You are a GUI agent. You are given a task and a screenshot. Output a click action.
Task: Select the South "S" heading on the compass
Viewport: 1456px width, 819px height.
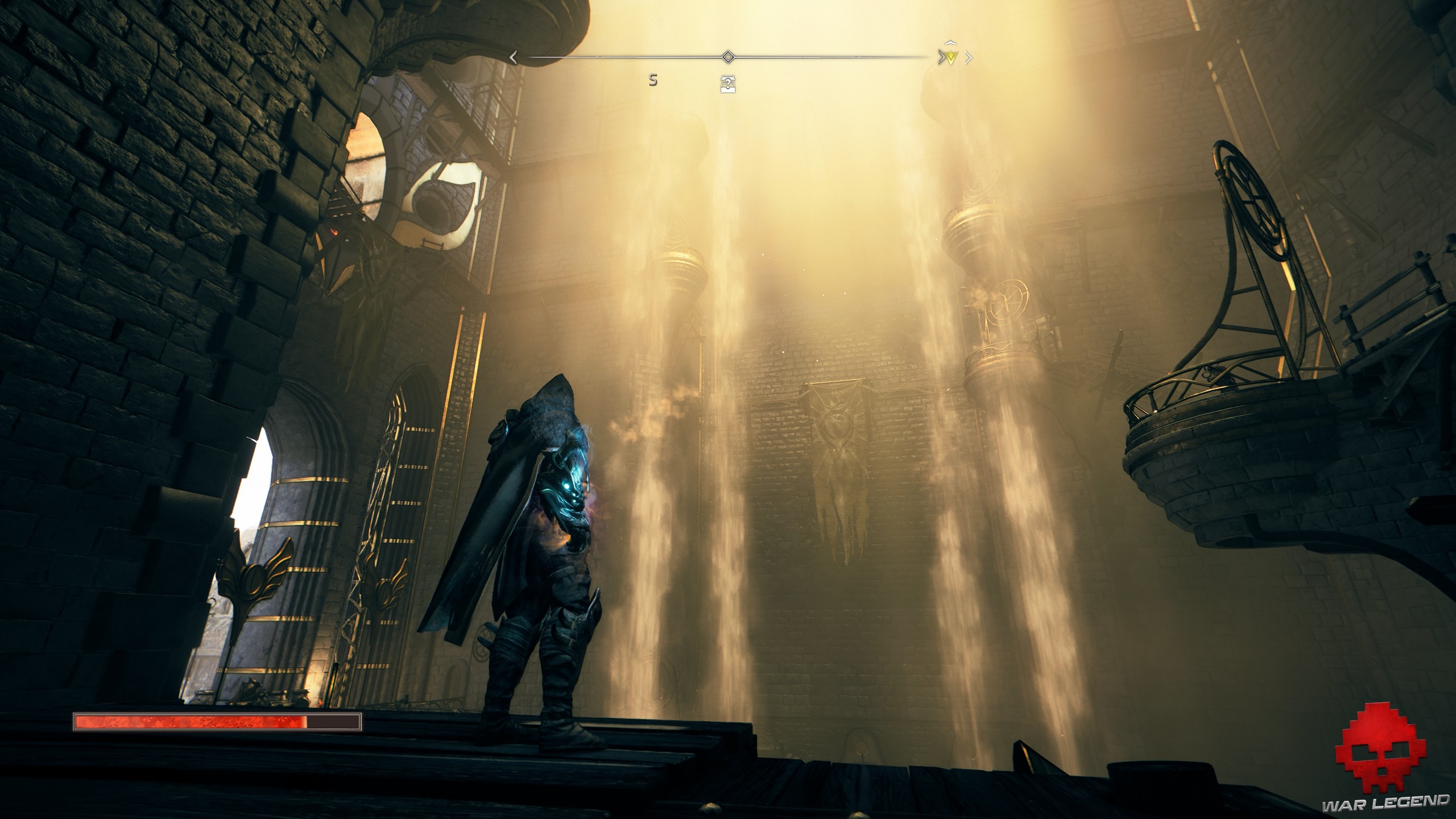[x=653, y=81]
